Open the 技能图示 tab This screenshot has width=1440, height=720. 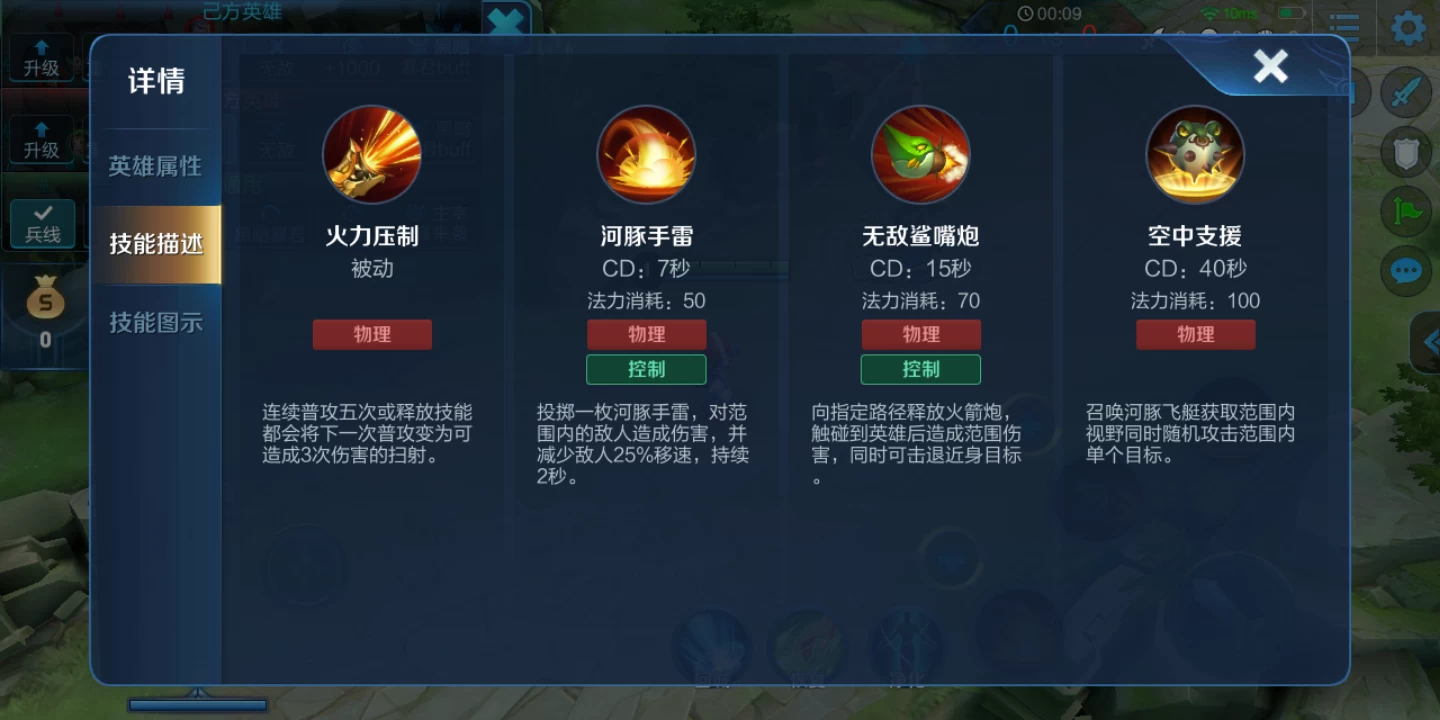point(157,320)
